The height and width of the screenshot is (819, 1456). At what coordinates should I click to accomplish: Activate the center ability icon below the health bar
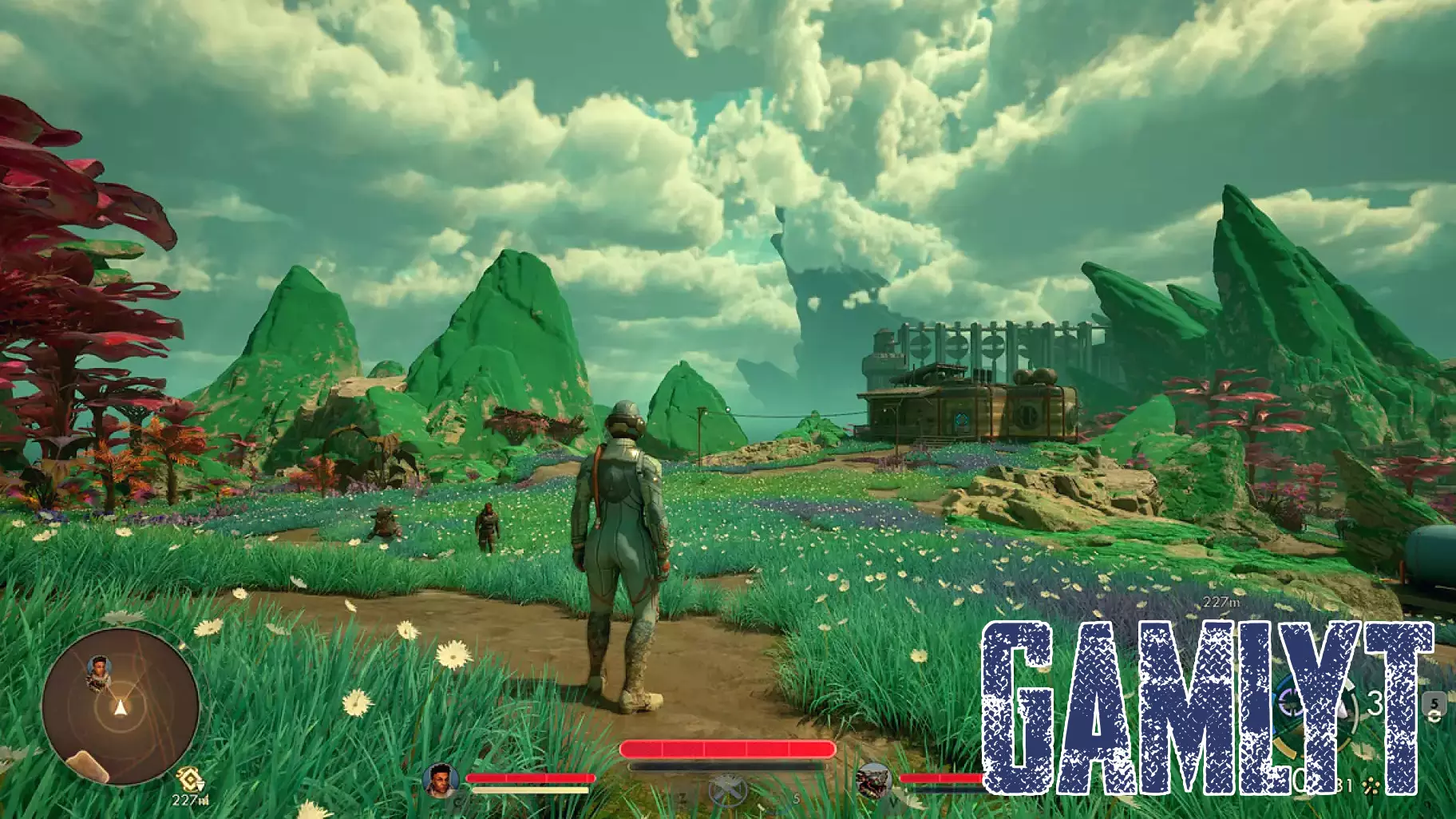point(726,791)
